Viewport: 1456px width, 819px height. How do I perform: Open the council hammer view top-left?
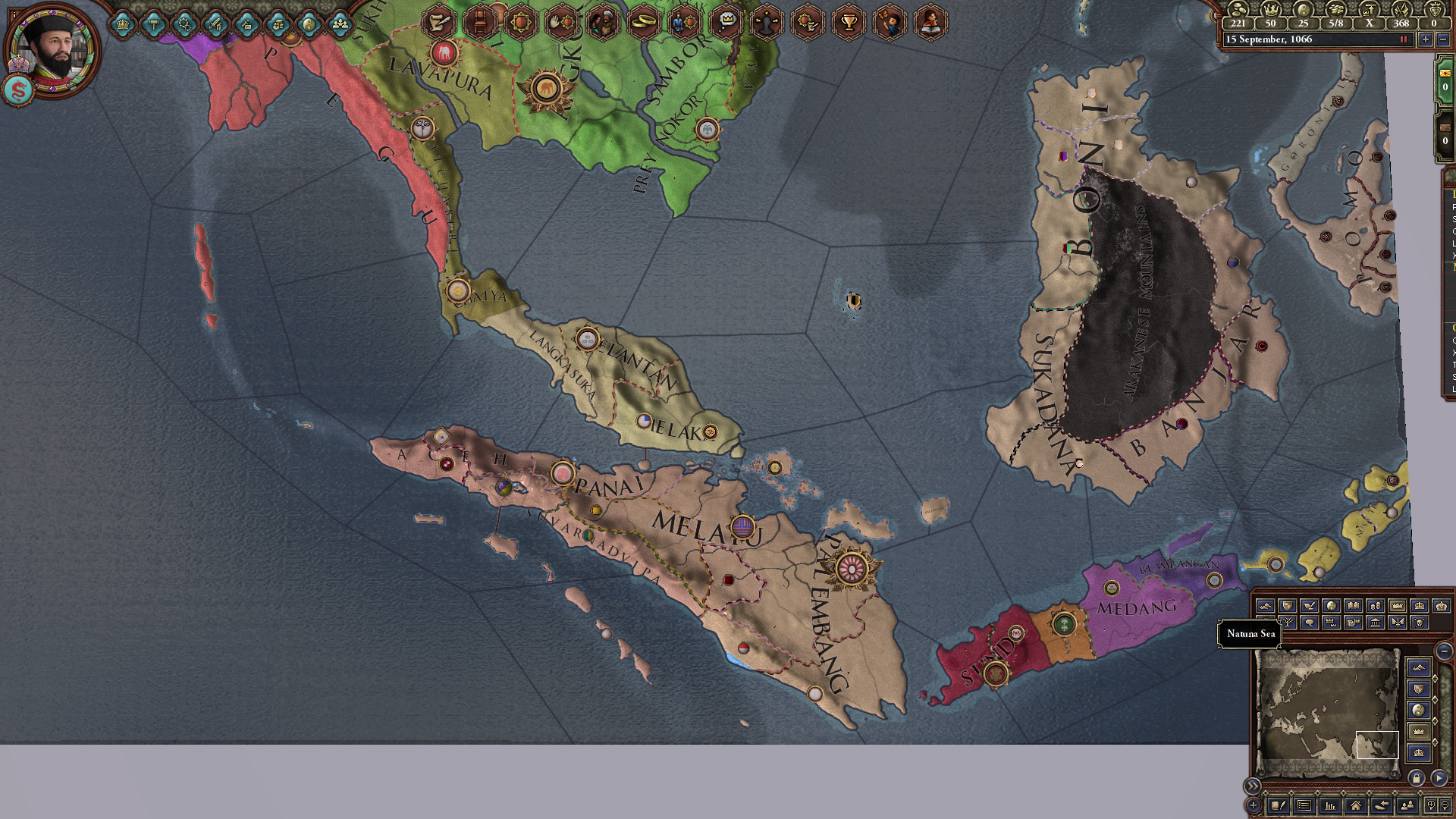[155, 23]
